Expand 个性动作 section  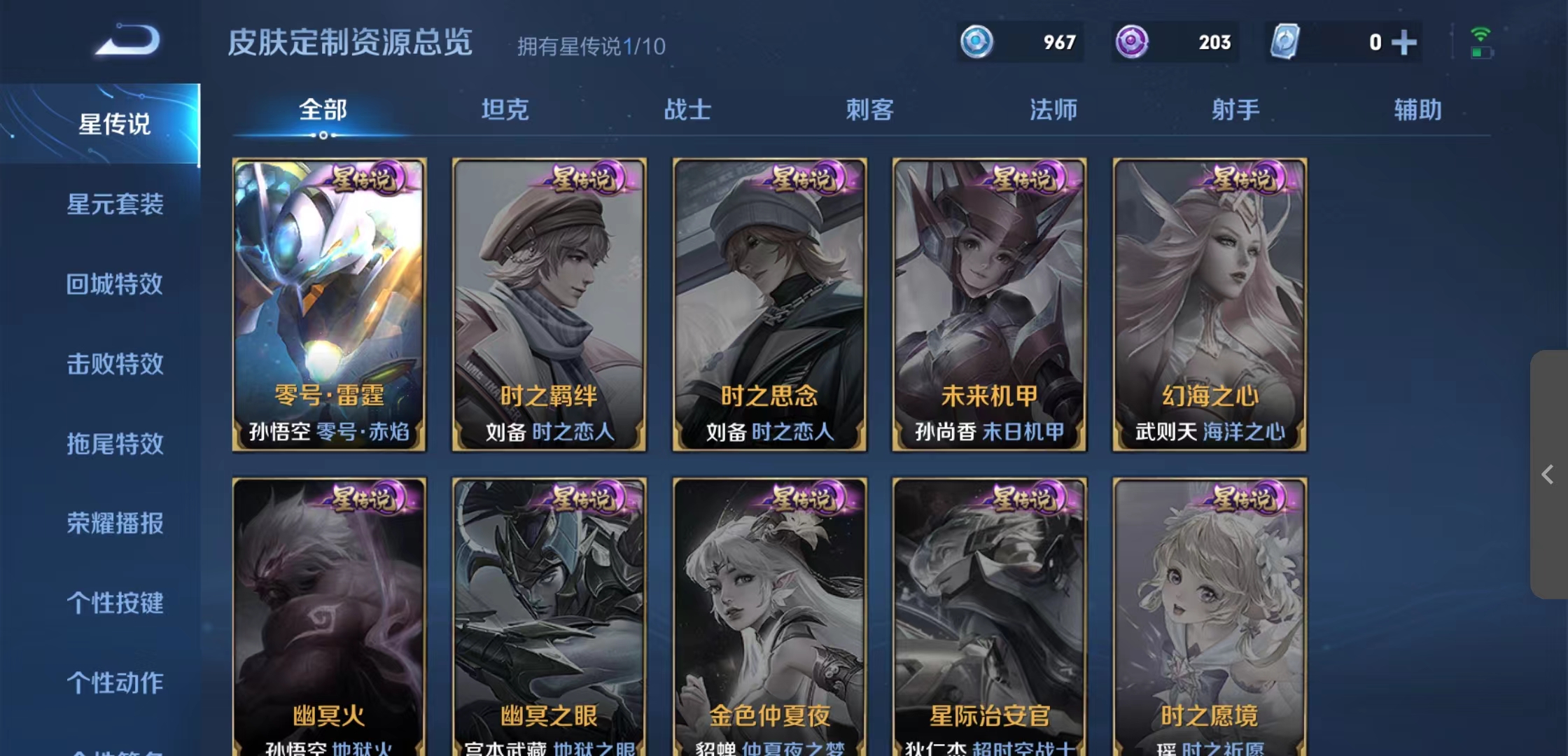[114, 684]
